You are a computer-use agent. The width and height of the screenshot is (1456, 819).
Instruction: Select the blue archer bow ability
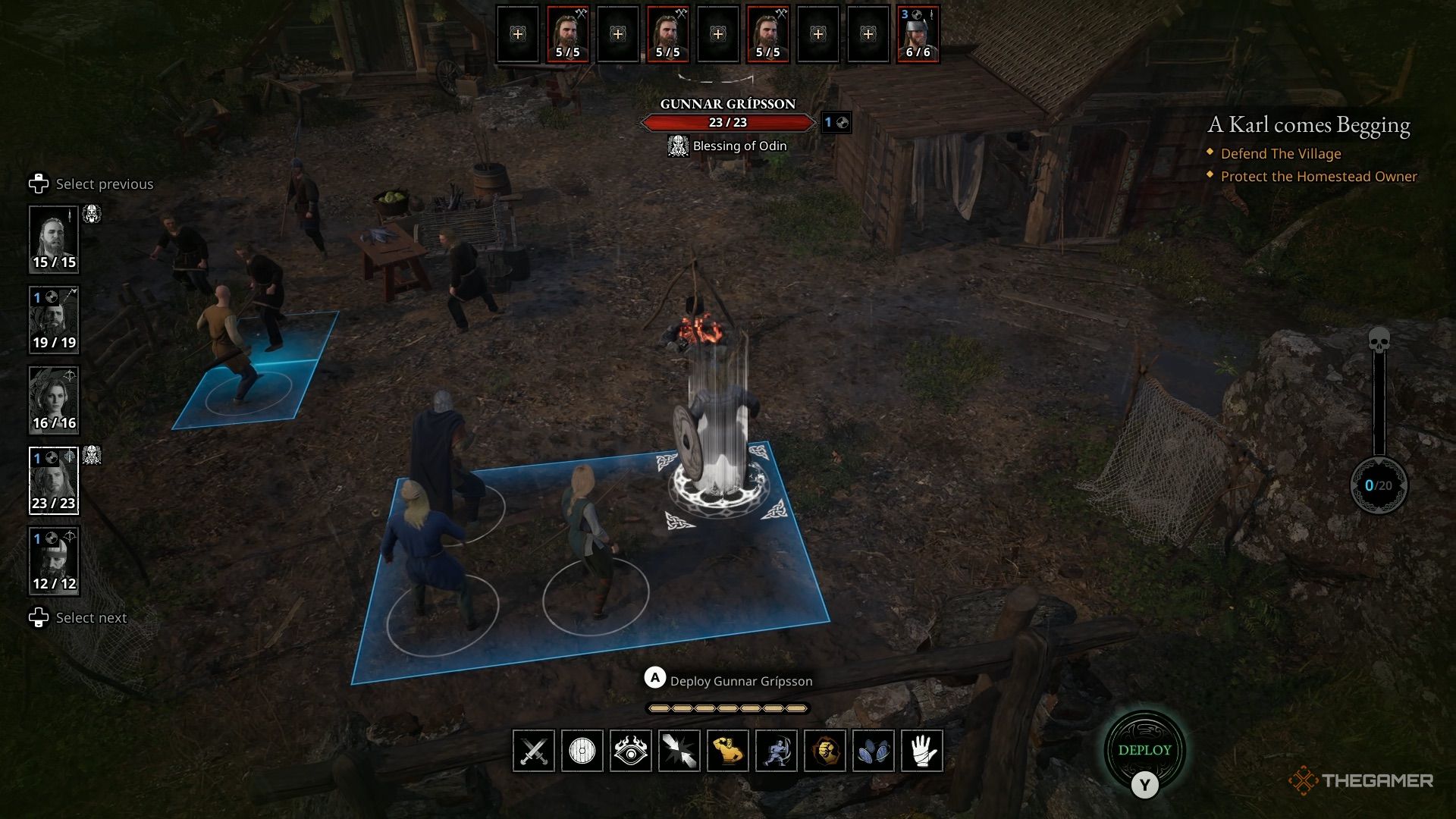pos(777,752)
